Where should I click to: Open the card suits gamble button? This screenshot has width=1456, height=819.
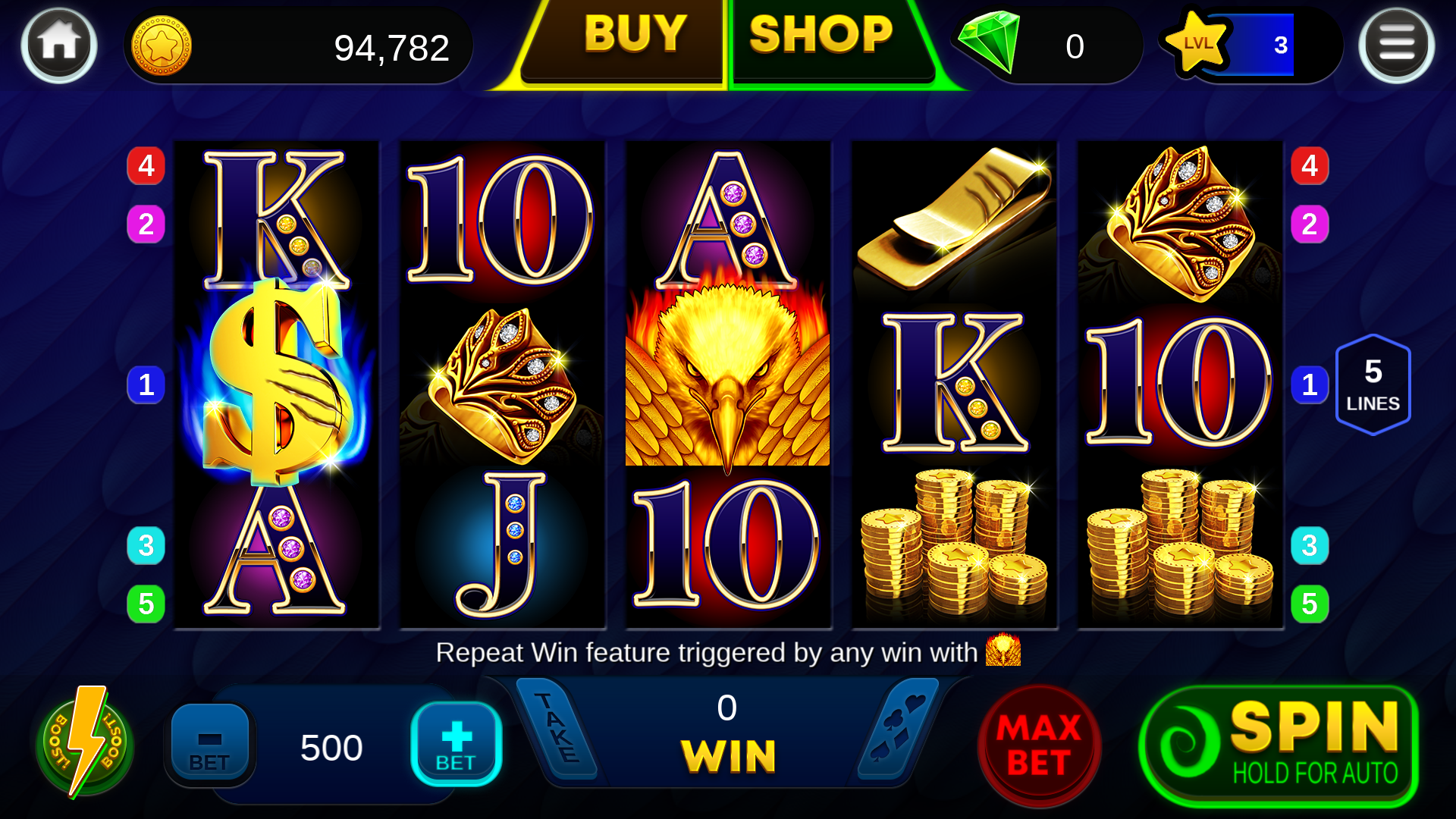click(x=899, y=728)
